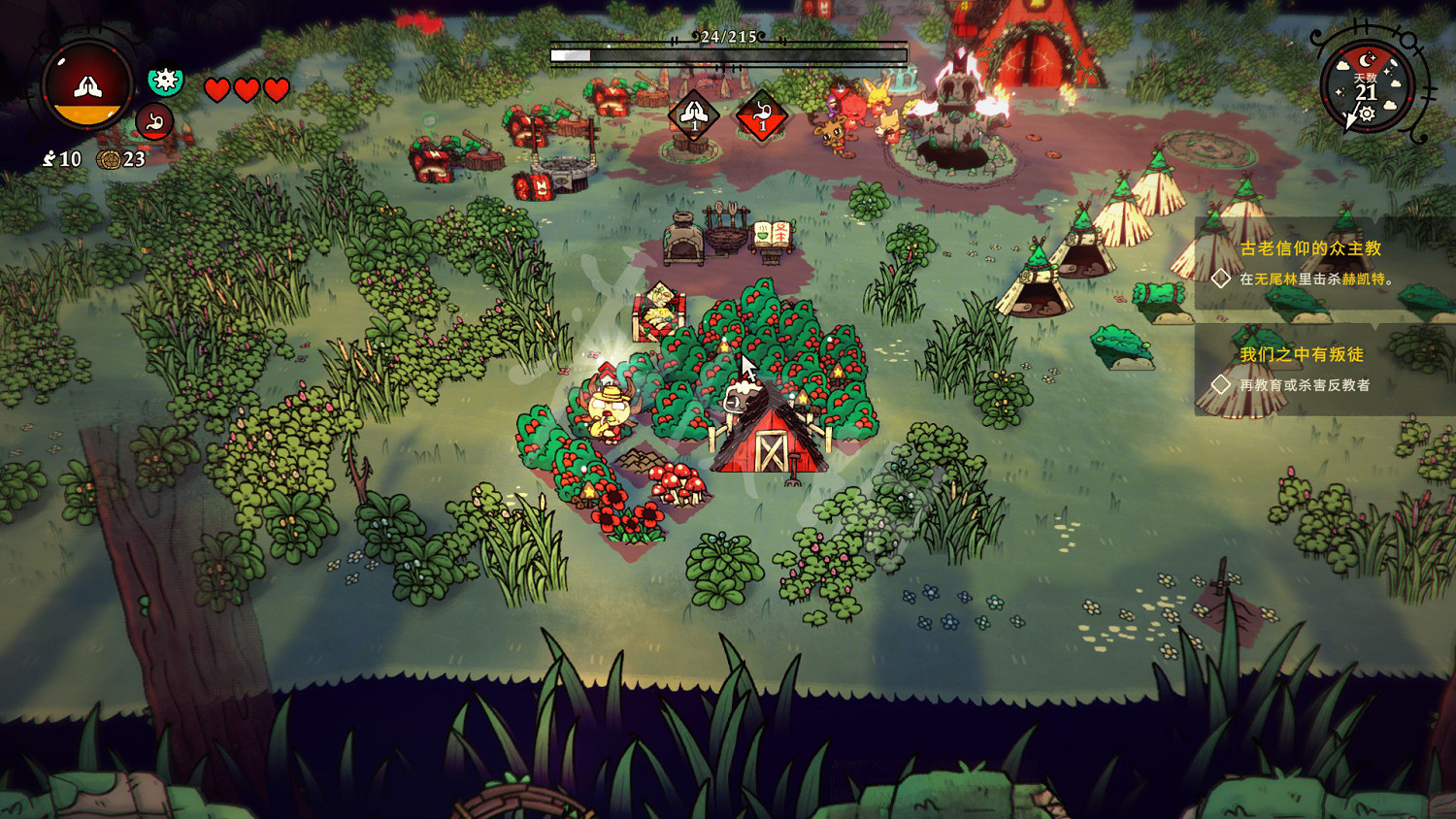Select the round red swirl icon

coord(153,122)
